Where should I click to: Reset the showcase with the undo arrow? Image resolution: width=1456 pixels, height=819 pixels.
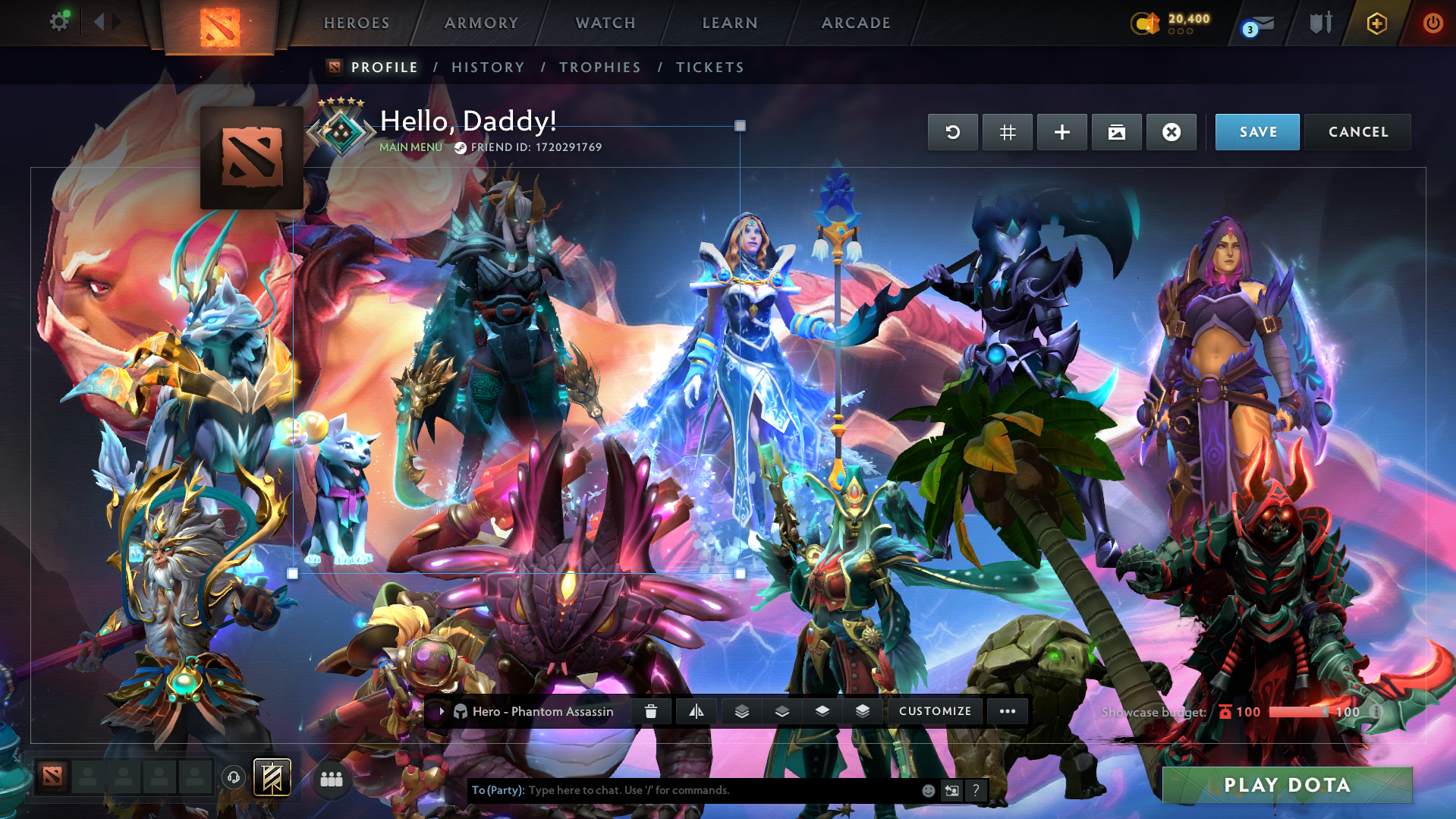[952, 132]
